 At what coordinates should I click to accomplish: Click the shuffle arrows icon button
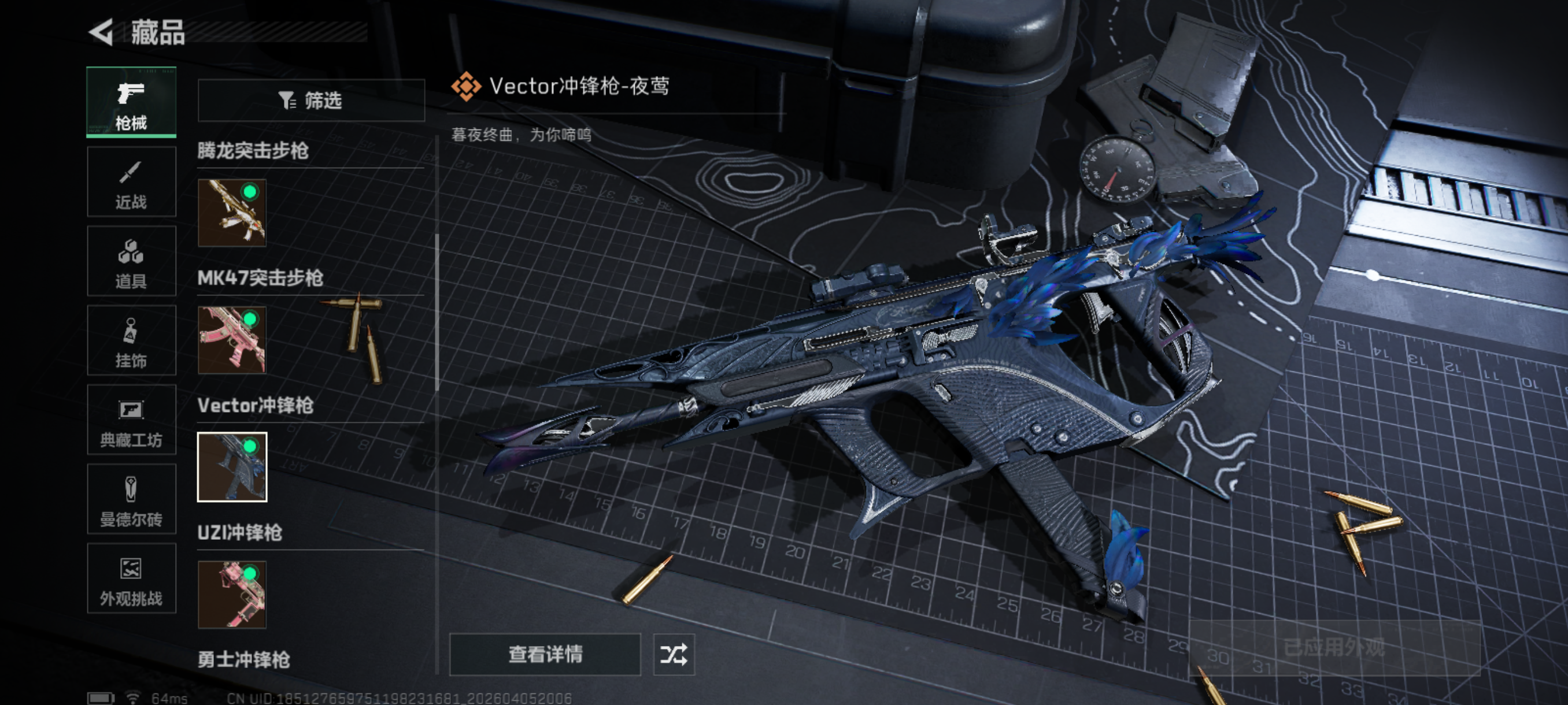coord(673,655)
